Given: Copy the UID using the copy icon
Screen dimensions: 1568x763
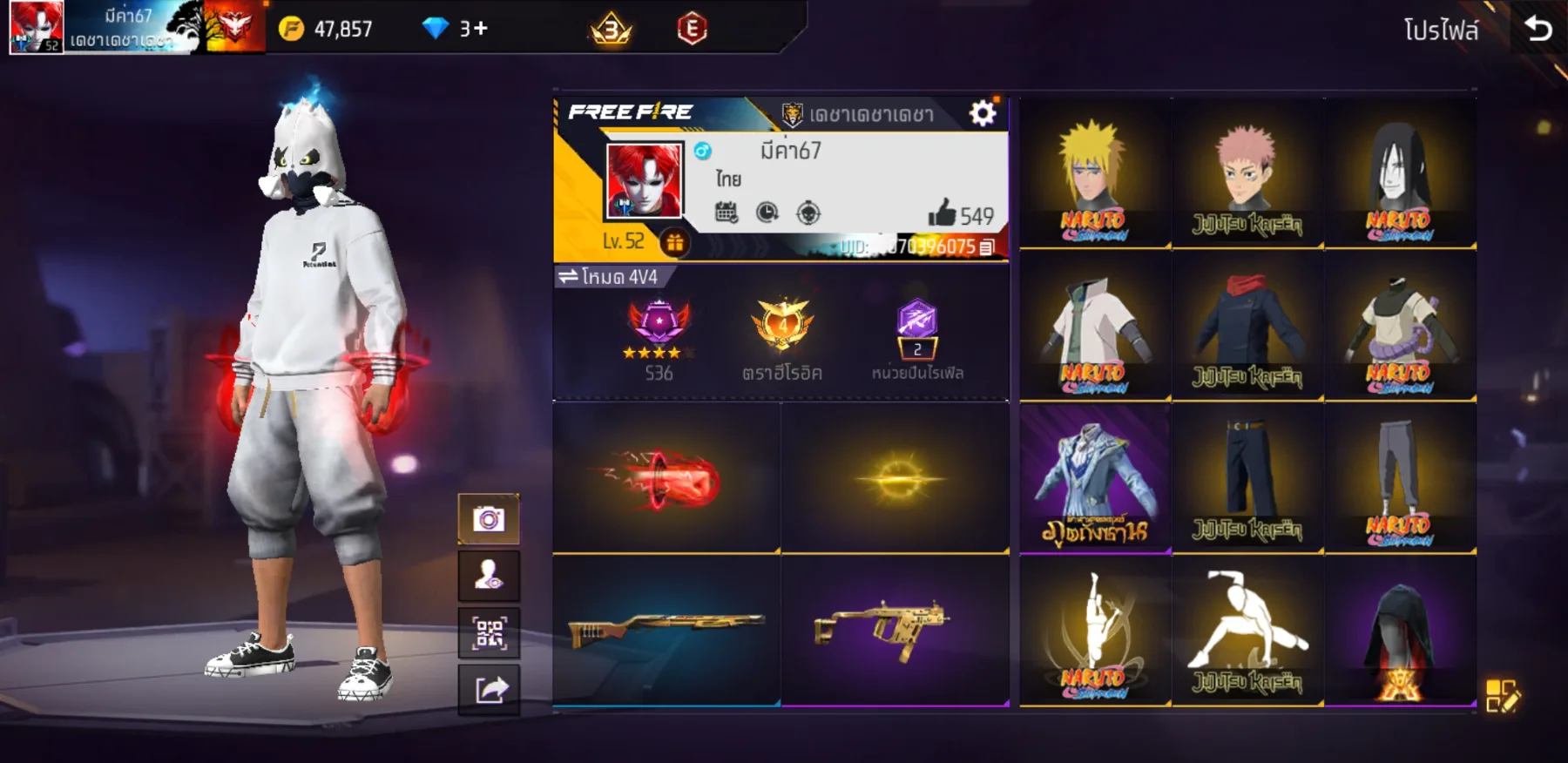Looking at the screenshot, I should coord(983,248).
